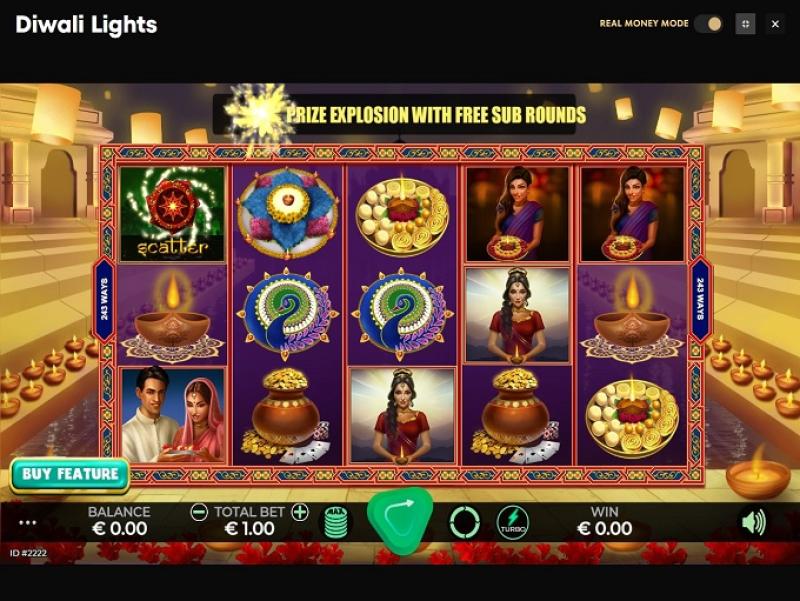
Task: Decrease the total bet with minus
Action: pyautogui.click(x=199, y=512)
